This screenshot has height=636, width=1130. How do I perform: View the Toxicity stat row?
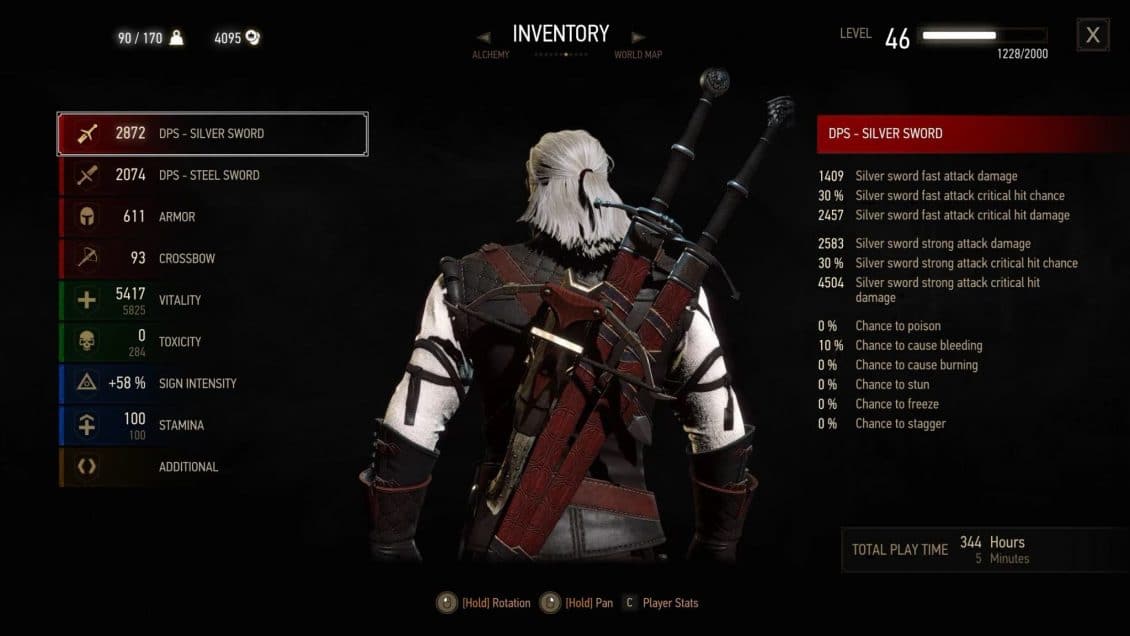(212, 342)
